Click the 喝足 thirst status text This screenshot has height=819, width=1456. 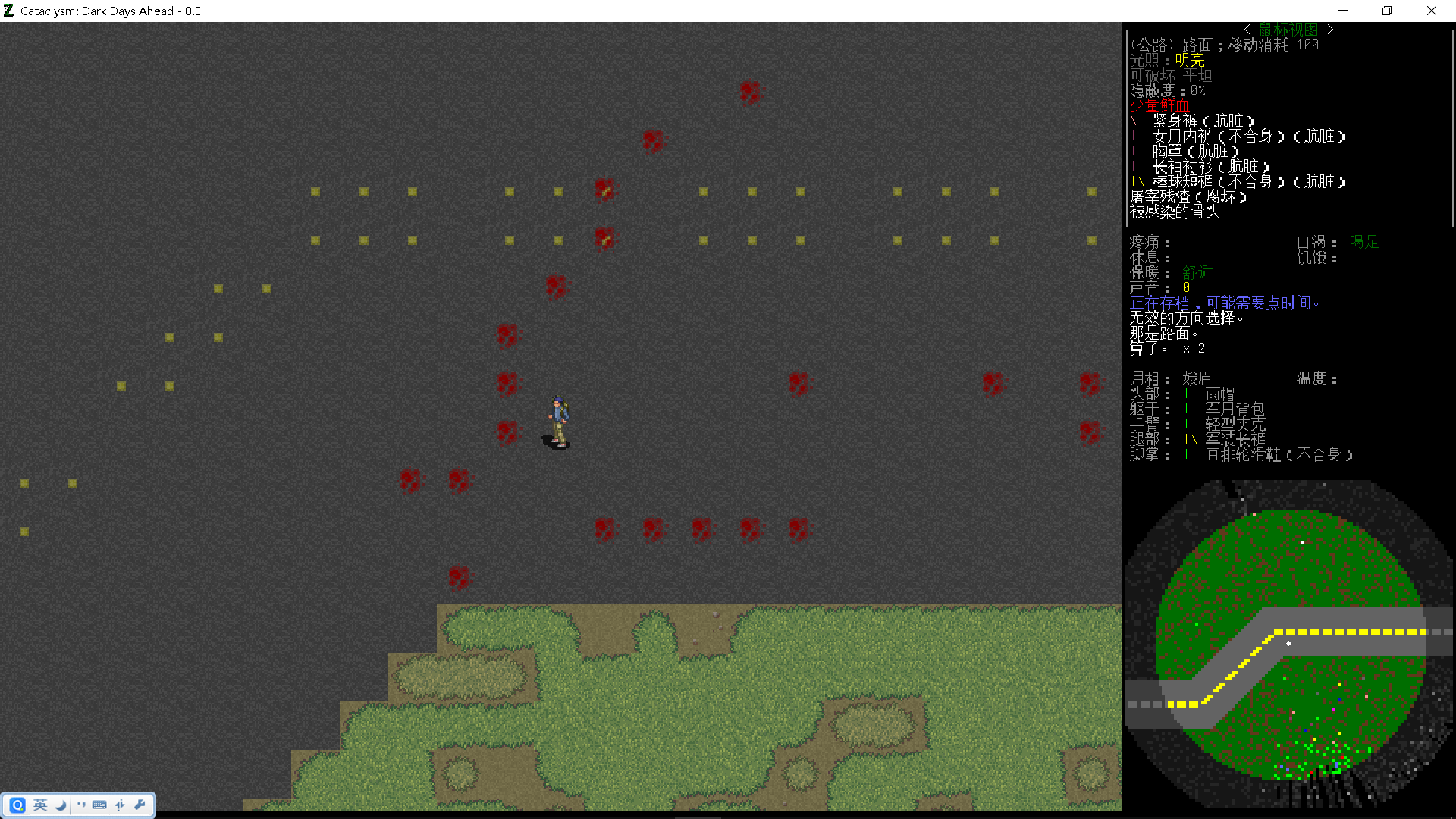point(1364,242)
